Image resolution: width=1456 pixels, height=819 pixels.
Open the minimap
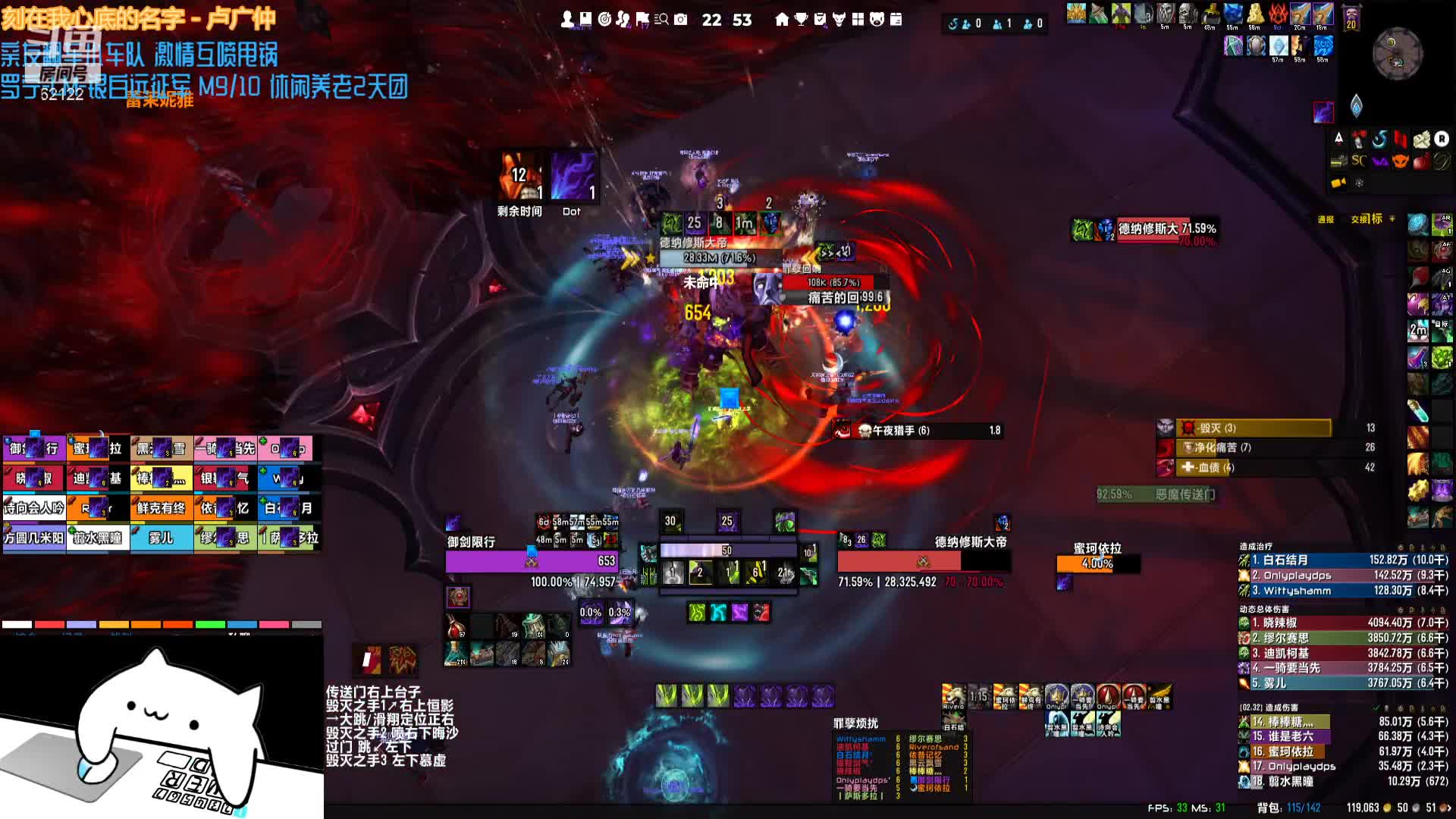pos(1398,54)
